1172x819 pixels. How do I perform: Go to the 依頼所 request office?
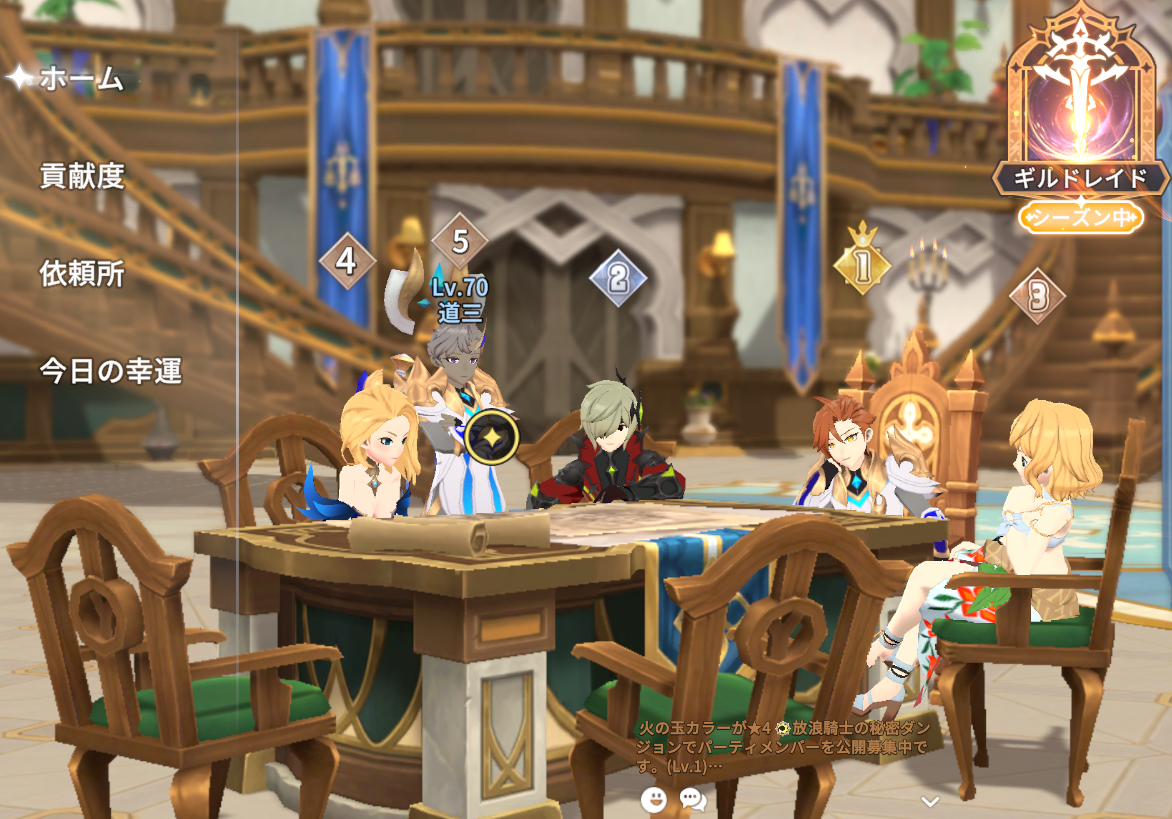pos(82,273)
